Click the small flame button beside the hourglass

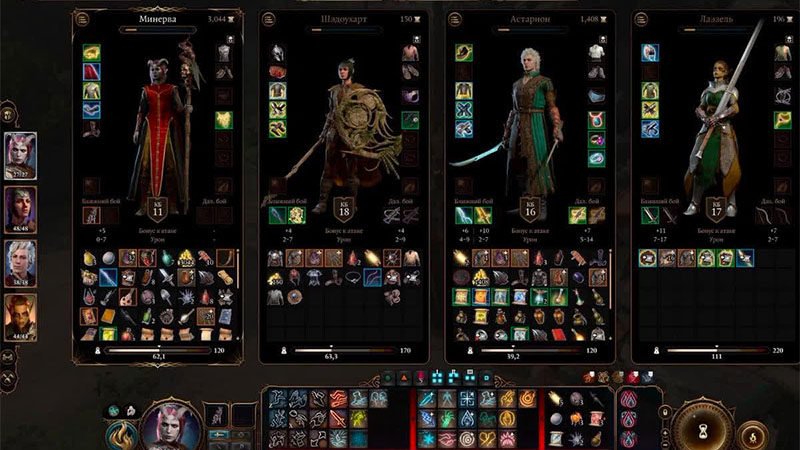point(751,434)
